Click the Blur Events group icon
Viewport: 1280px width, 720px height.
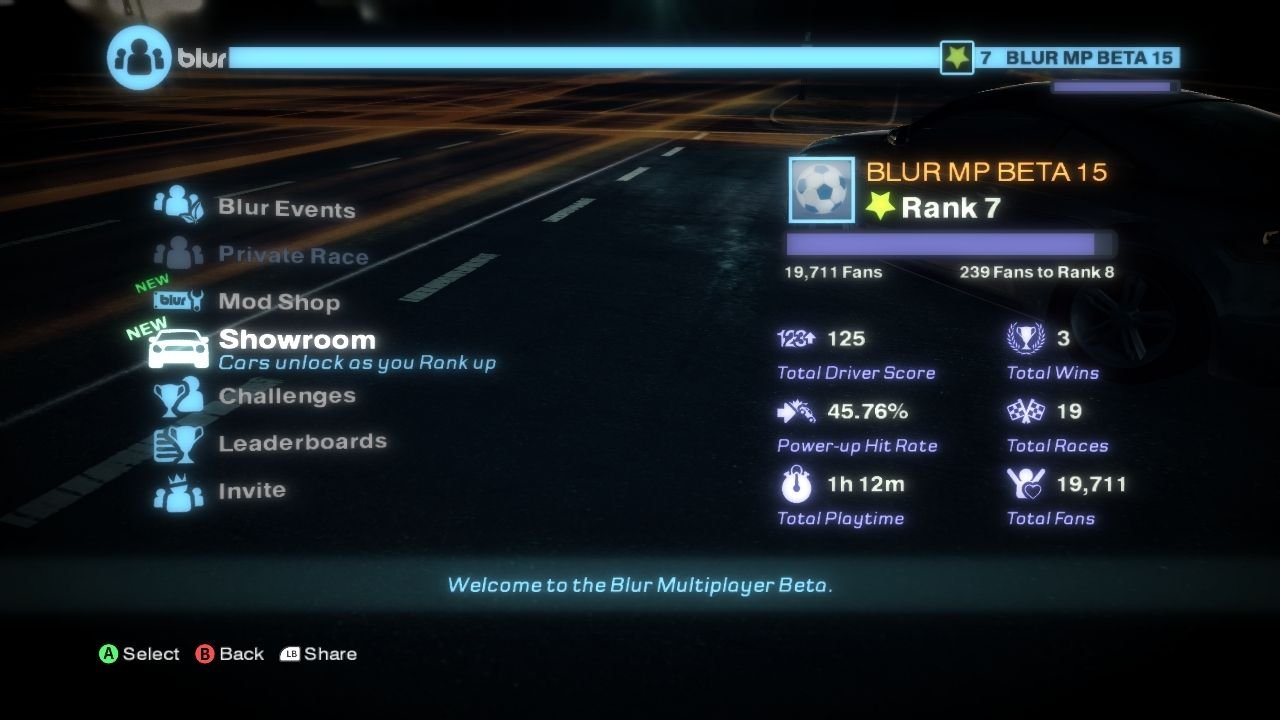coord(180,205)
